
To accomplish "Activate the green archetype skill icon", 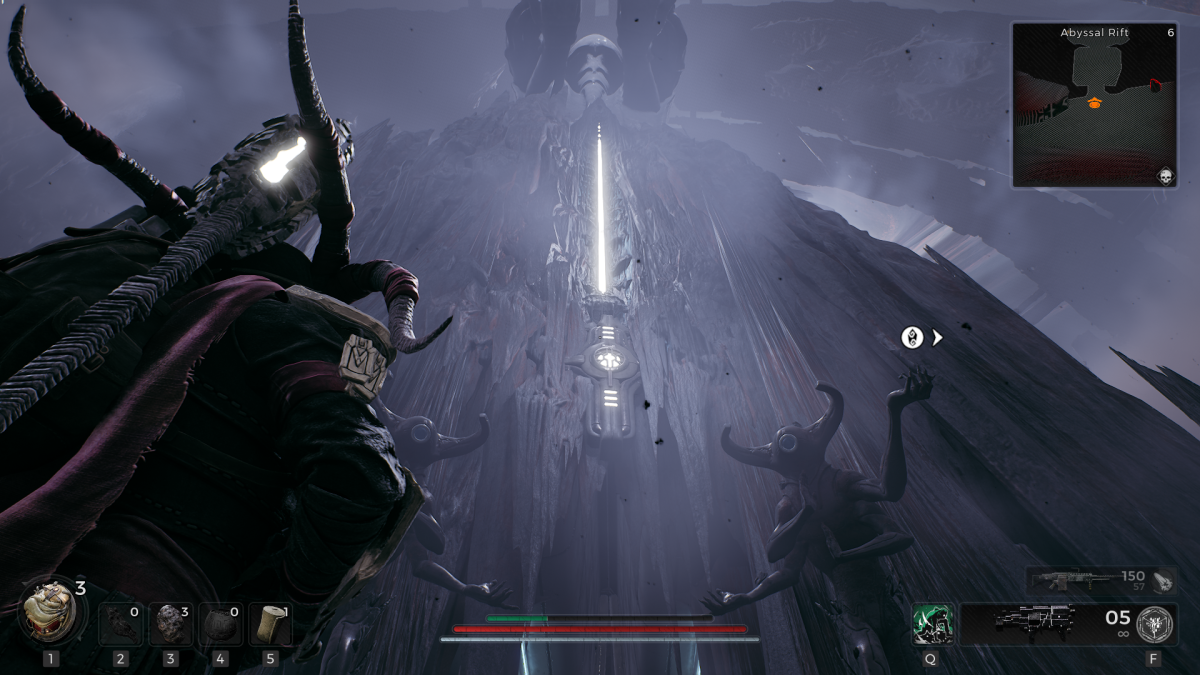I will (x=932, y=624).
